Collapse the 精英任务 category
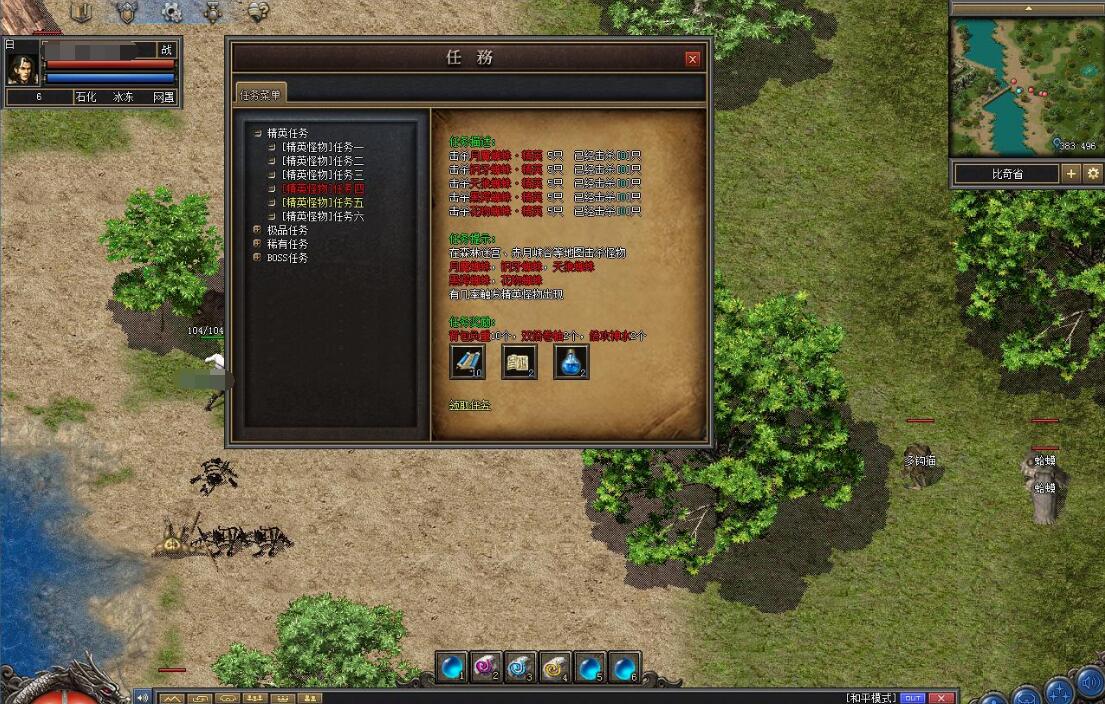This screenshot has height=704, width=1105. (258, 133)
